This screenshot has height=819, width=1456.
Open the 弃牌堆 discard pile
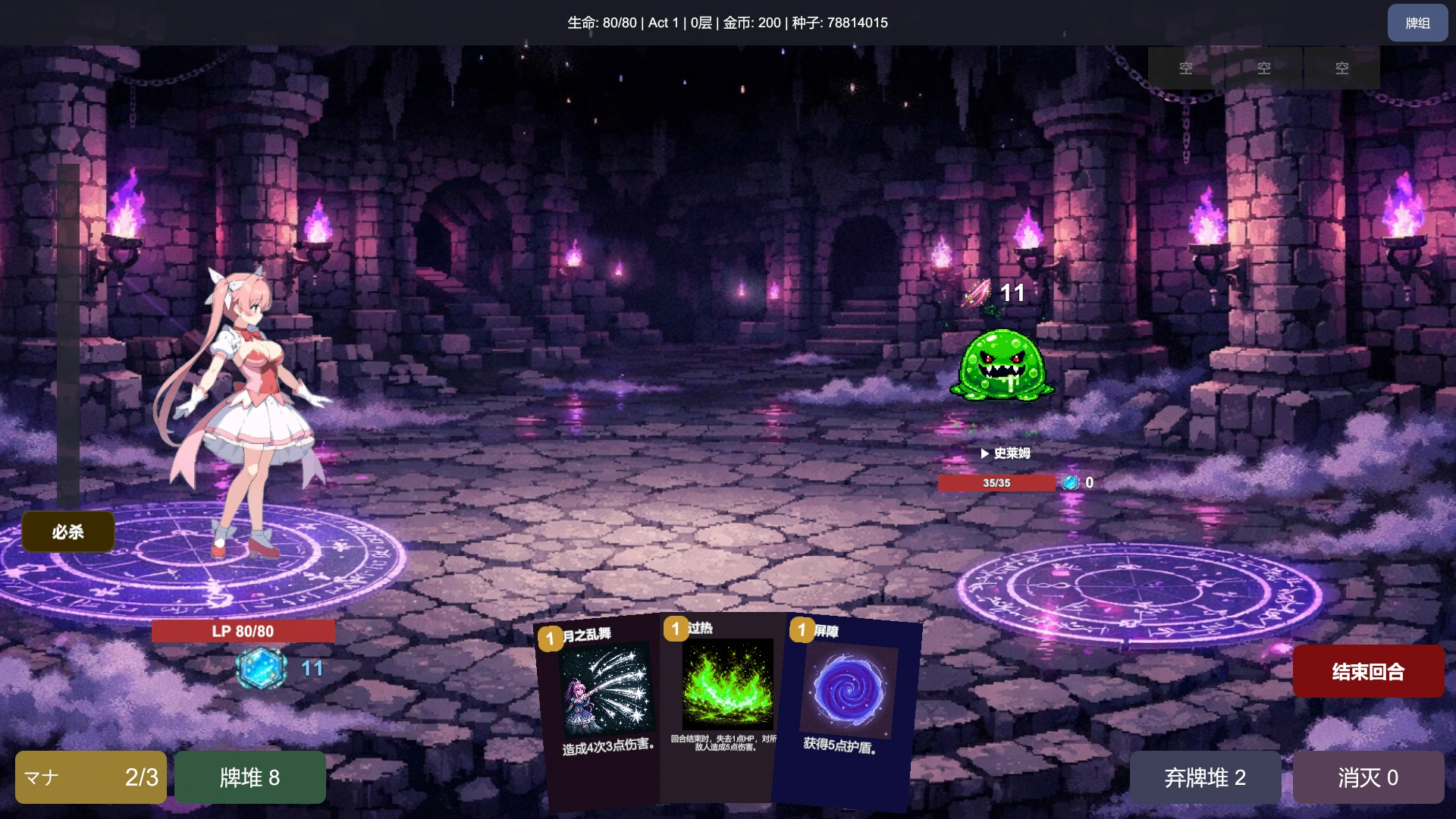1204,777
